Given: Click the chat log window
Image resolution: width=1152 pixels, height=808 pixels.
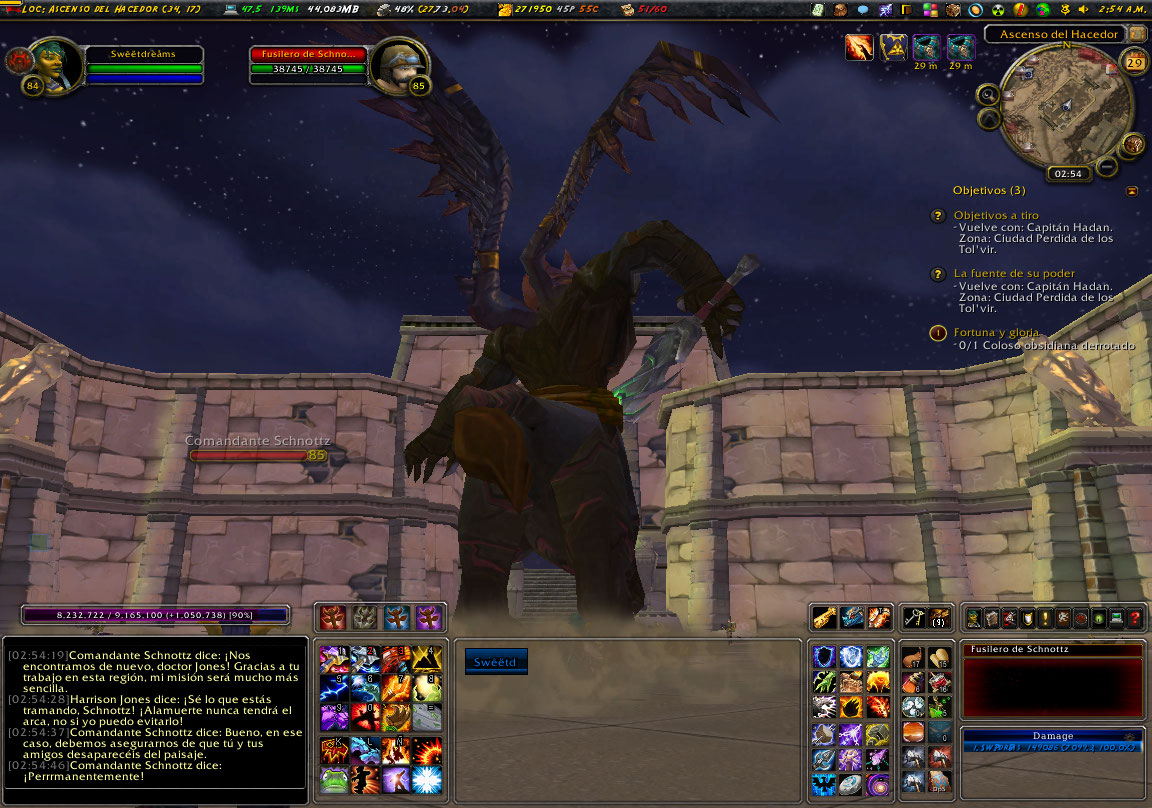Looking at the screenshot, I should tap(155, 710).
